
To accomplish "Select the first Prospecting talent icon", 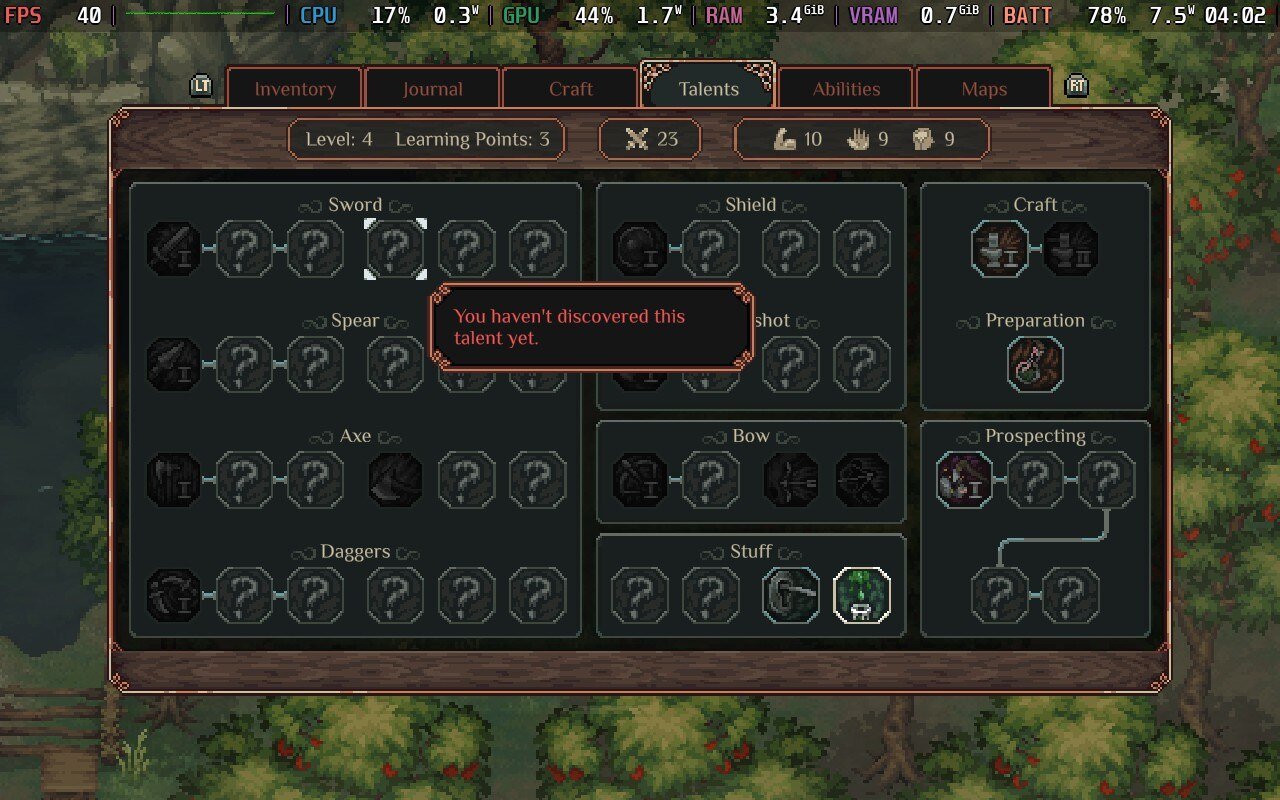I will tap(965, 480).
